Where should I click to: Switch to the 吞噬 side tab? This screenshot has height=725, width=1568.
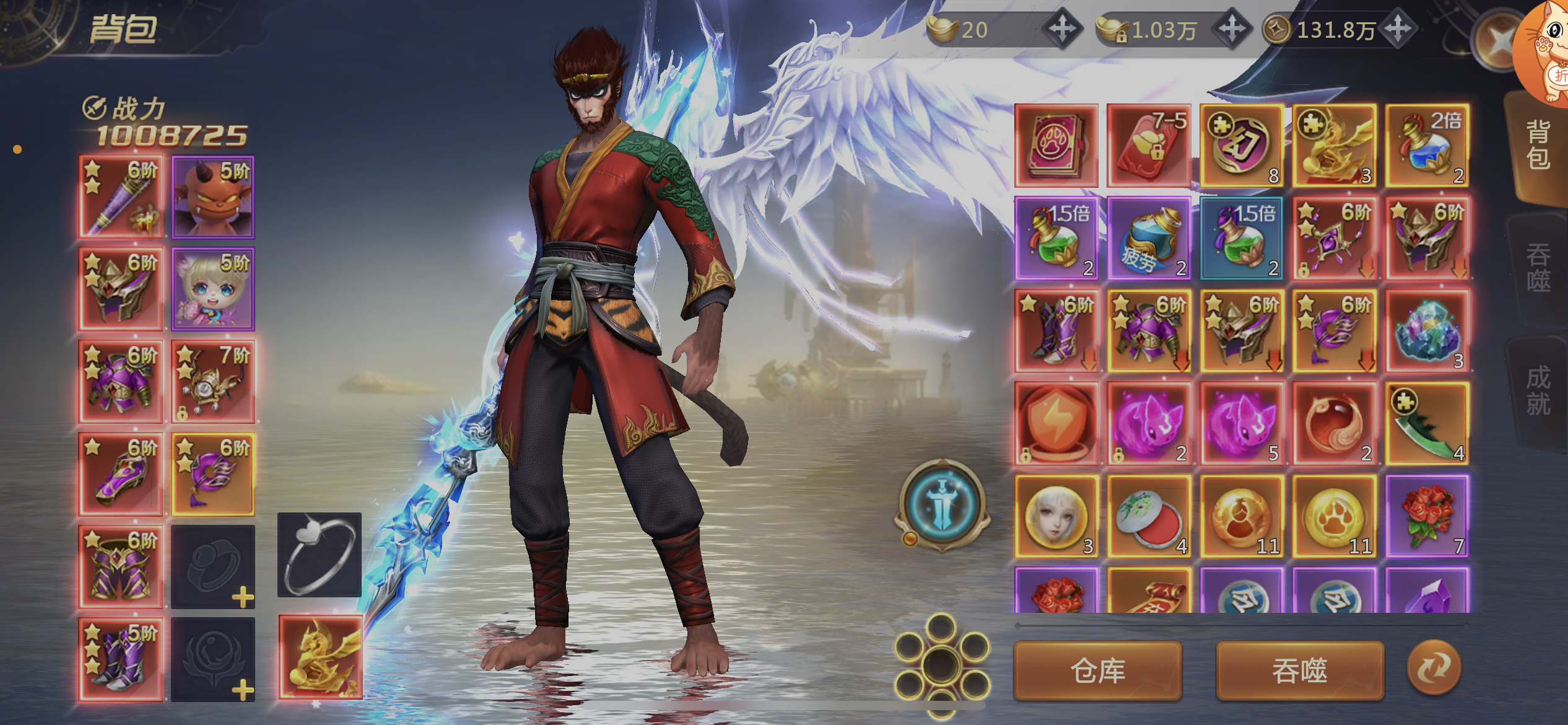coord(1538,268)
